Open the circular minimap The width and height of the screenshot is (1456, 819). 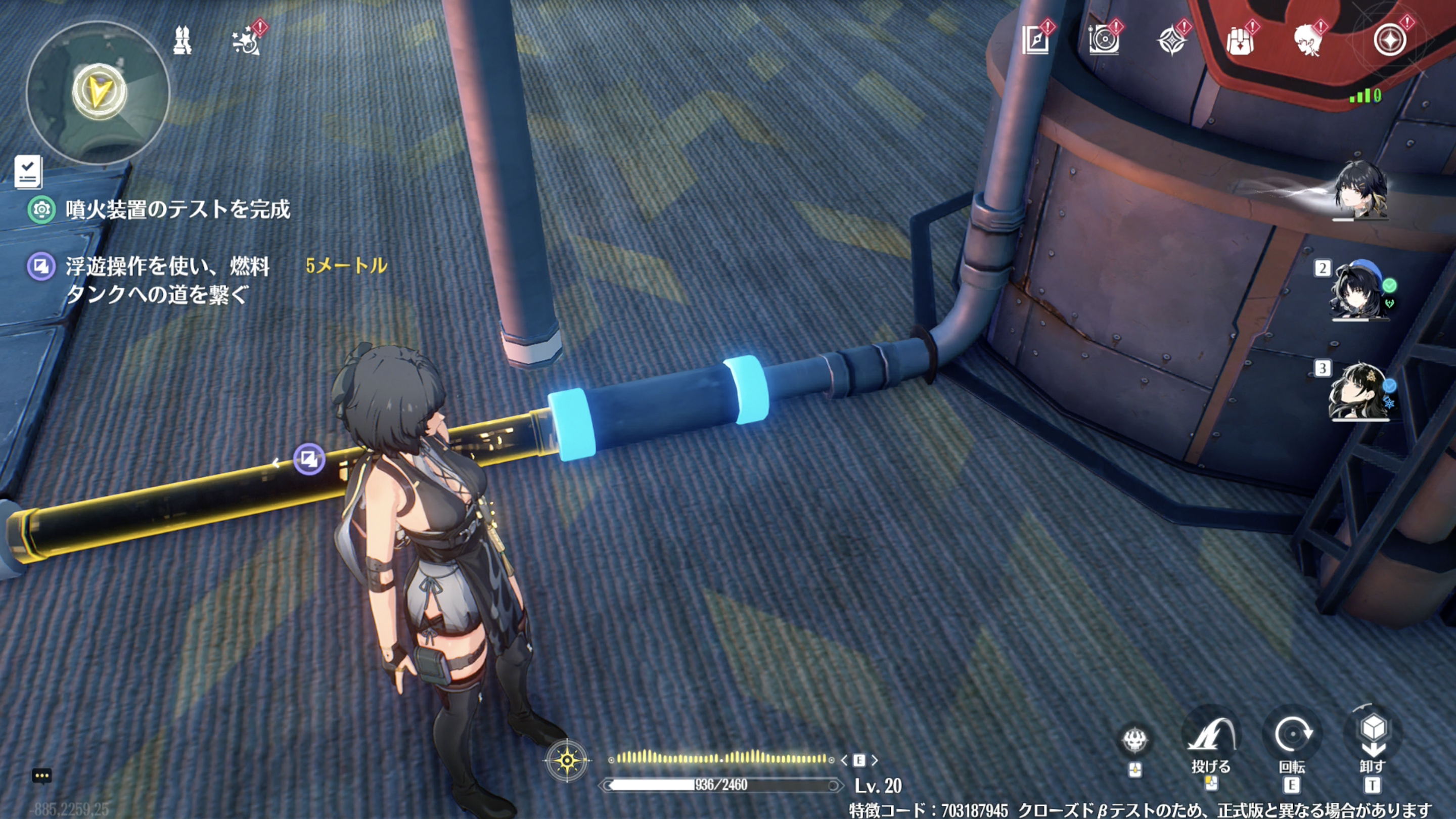point(98,92)
